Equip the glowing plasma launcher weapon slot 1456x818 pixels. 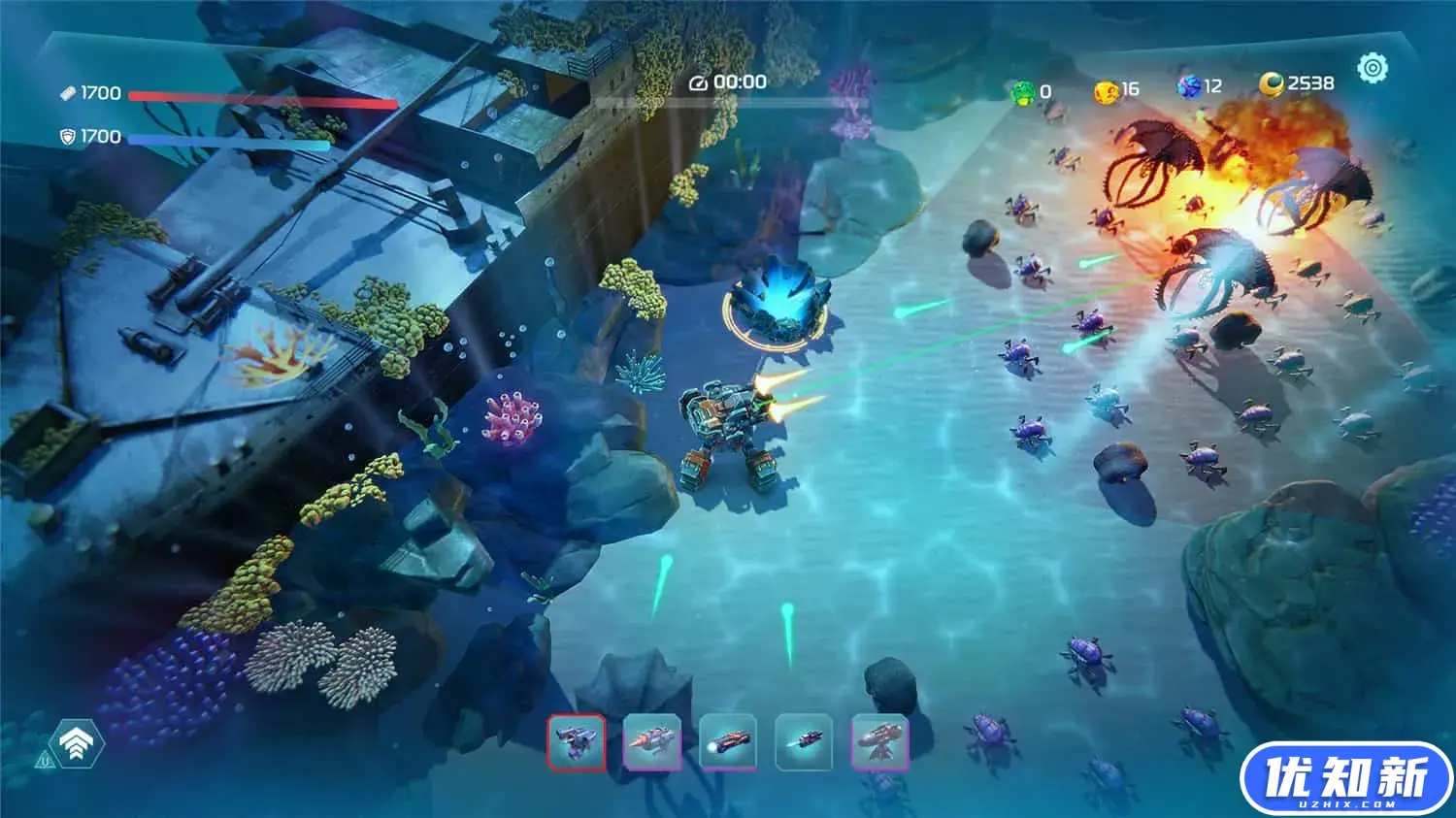point(728,742)
